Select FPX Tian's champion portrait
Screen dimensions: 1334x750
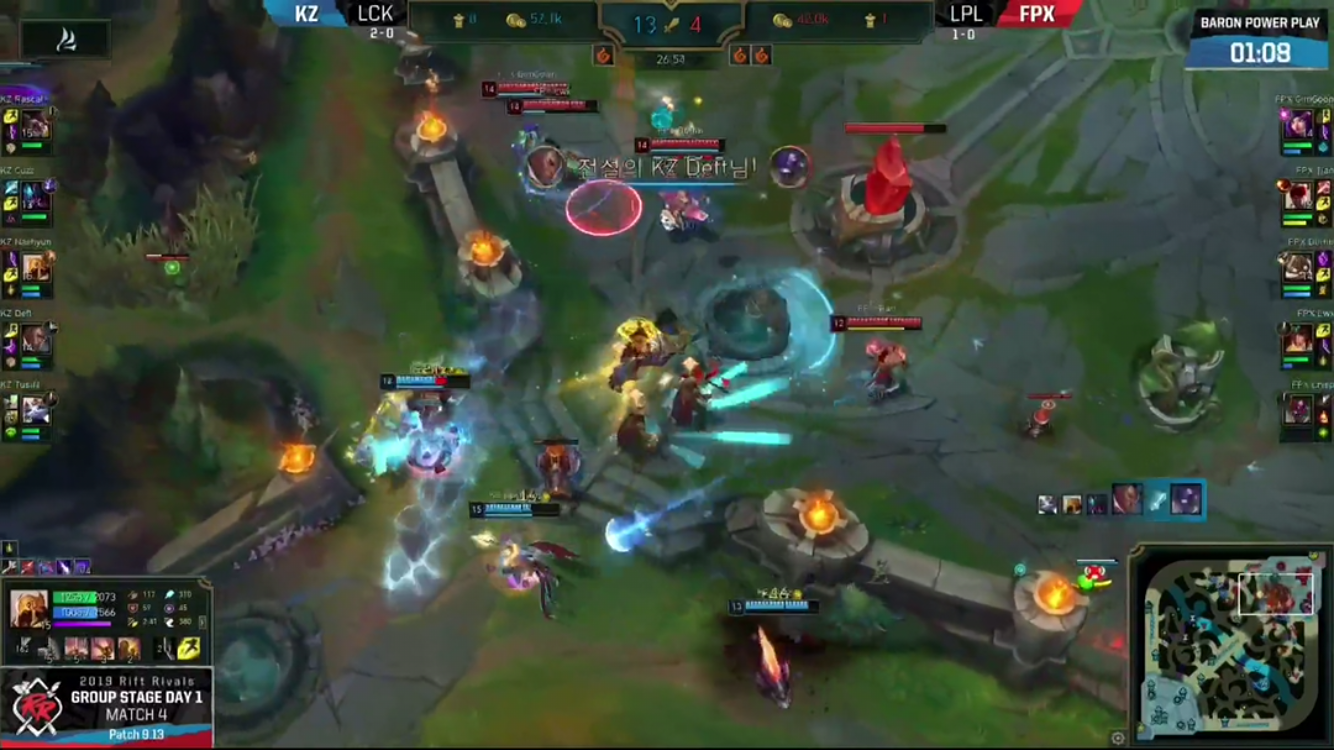point(1298,197)
